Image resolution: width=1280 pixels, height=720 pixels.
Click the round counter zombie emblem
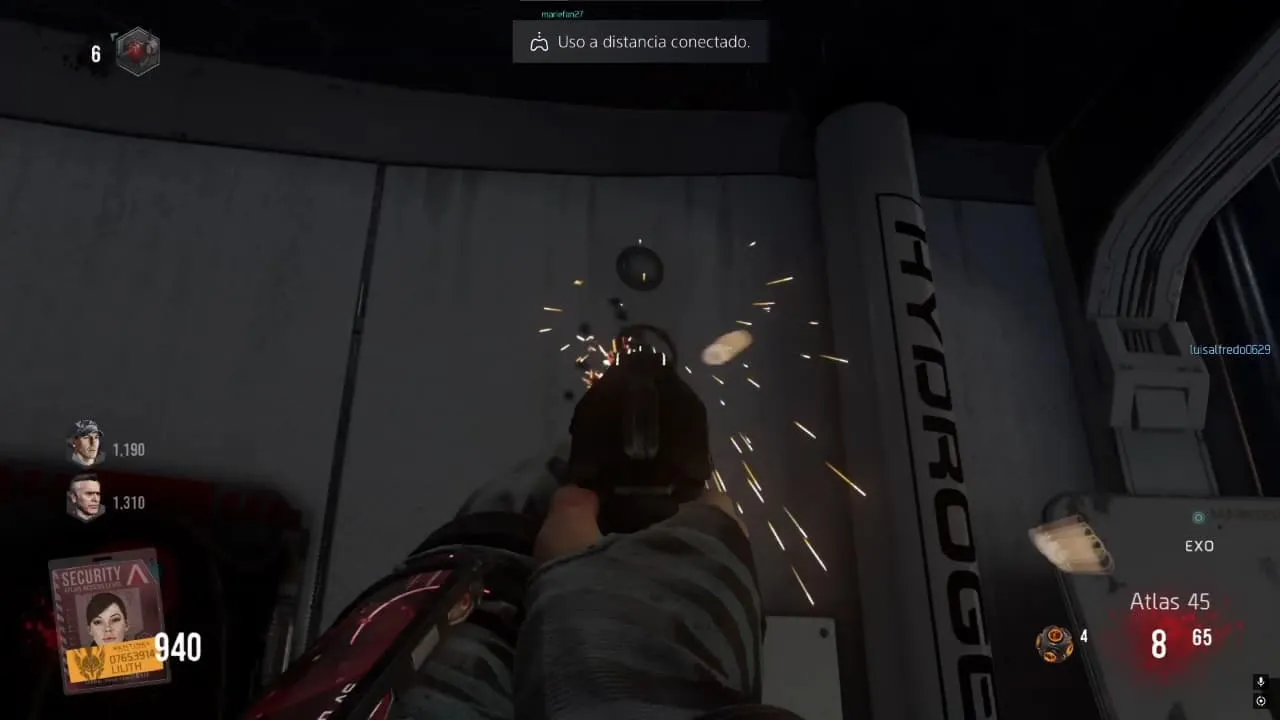137,52
